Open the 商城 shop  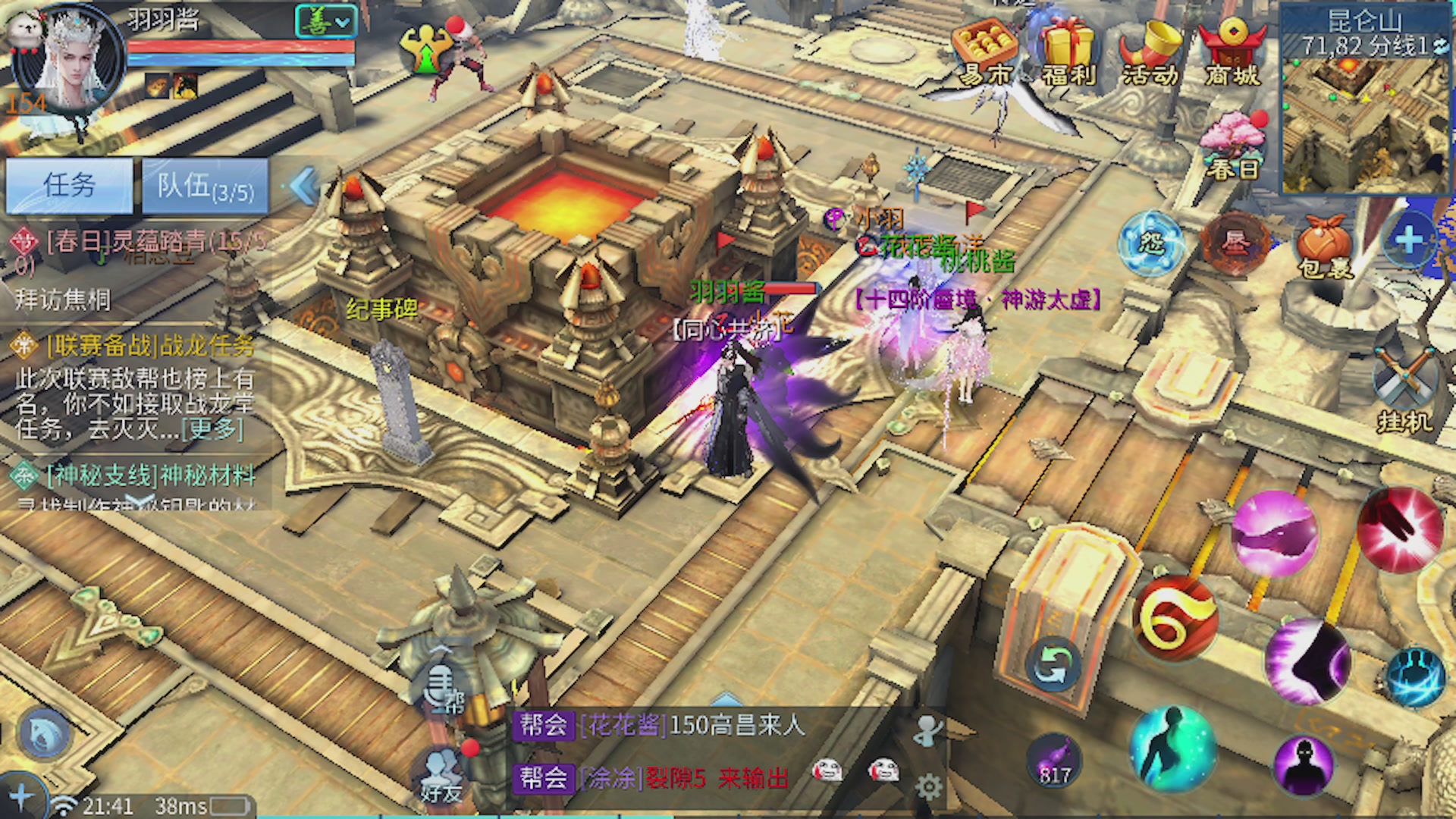coord(1232,52)
